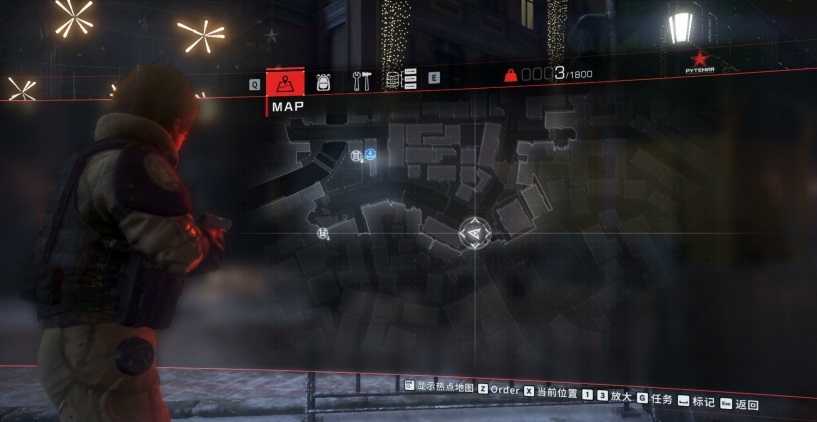Select the blue marker on the map
This screenshot has width=817, height=422.
[370, 154]
